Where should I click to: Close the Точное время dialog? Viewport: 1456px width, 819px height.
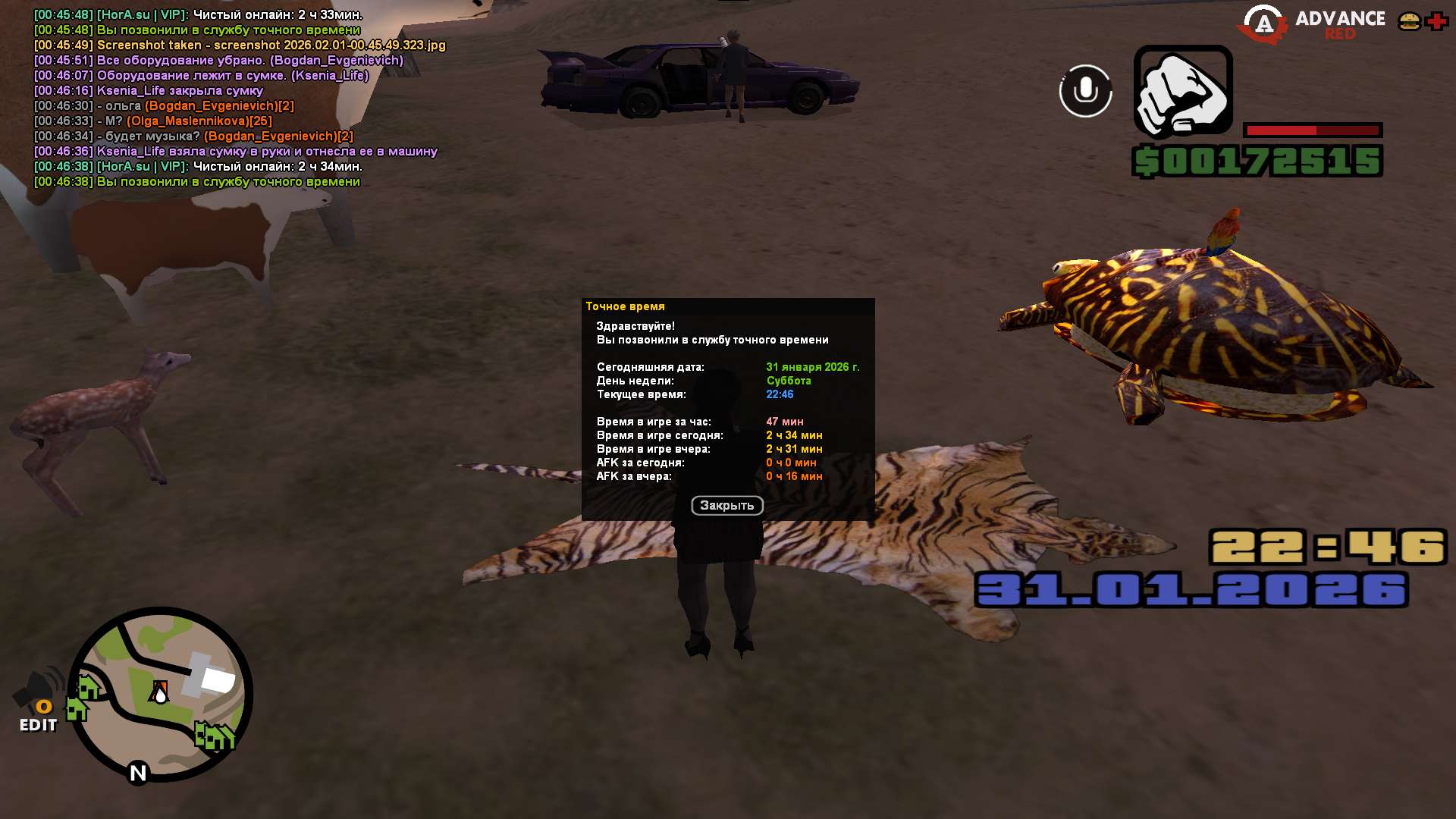click(x=726, y=505)
